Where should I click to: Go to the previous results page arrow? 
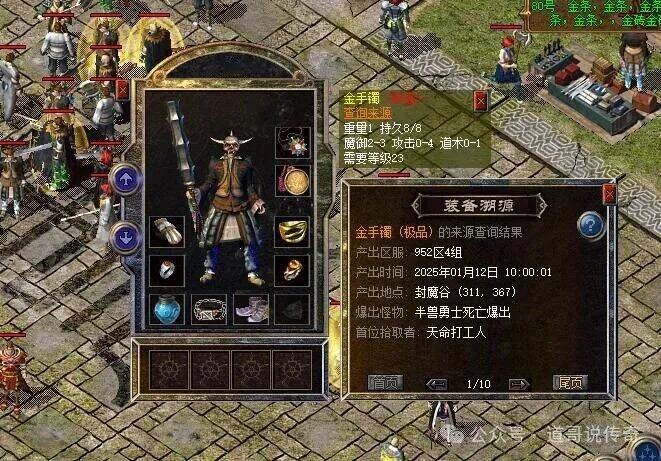coord(436,383)
